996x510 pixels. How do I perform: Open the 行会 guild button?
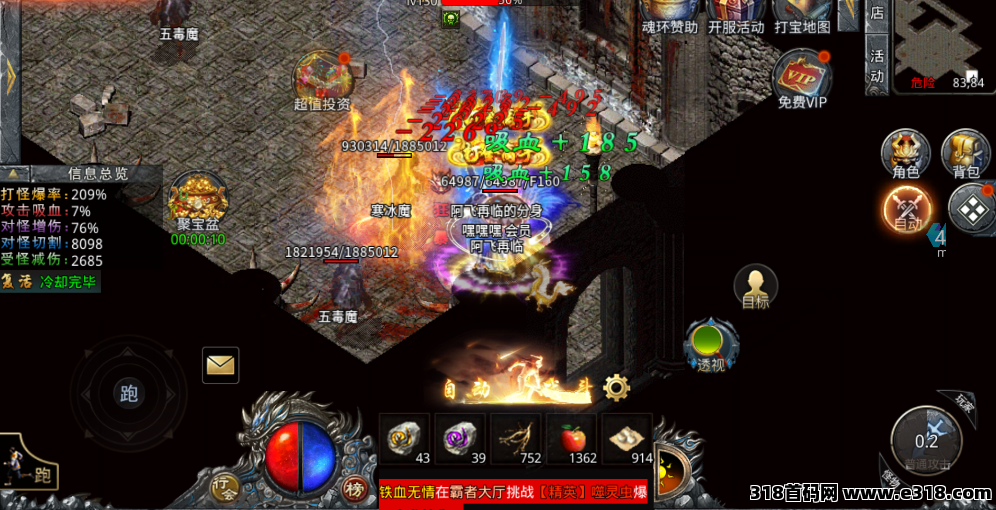click(224, 488)
